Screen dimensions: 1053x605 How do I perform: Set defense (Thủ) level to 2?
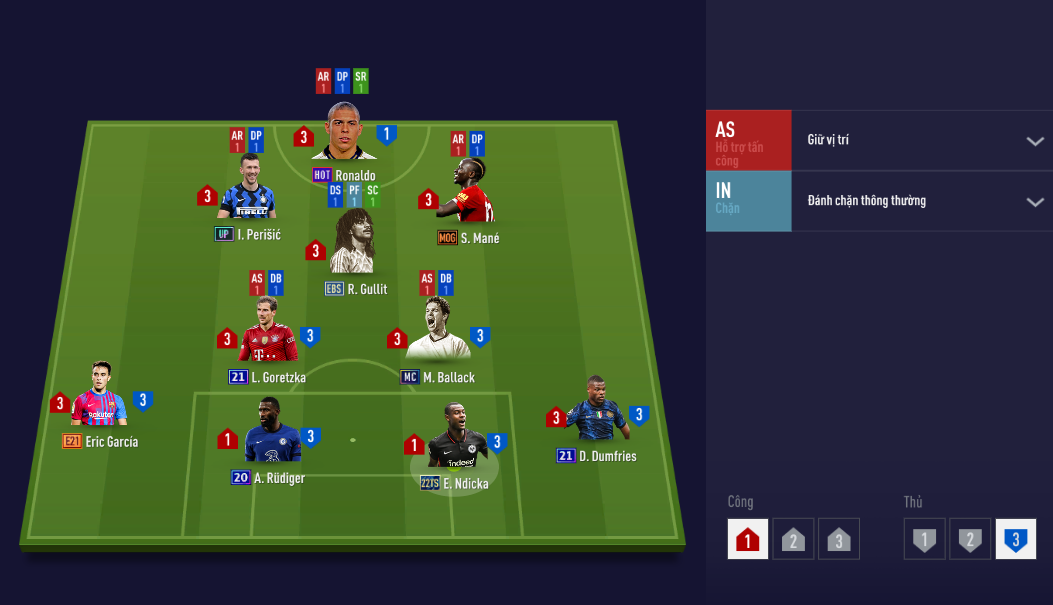(970, 539)
